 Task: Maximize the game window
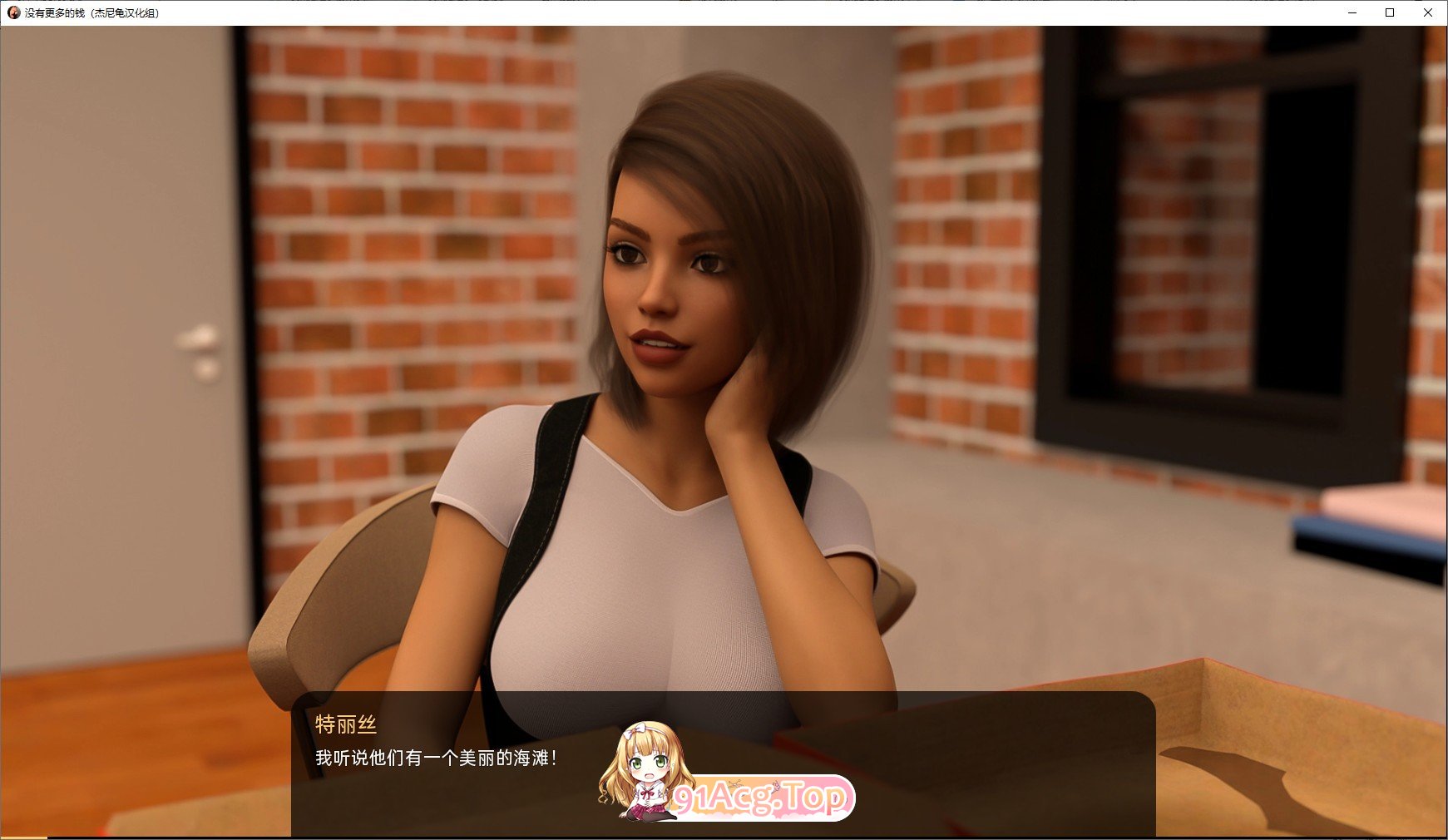point(1390,12)
